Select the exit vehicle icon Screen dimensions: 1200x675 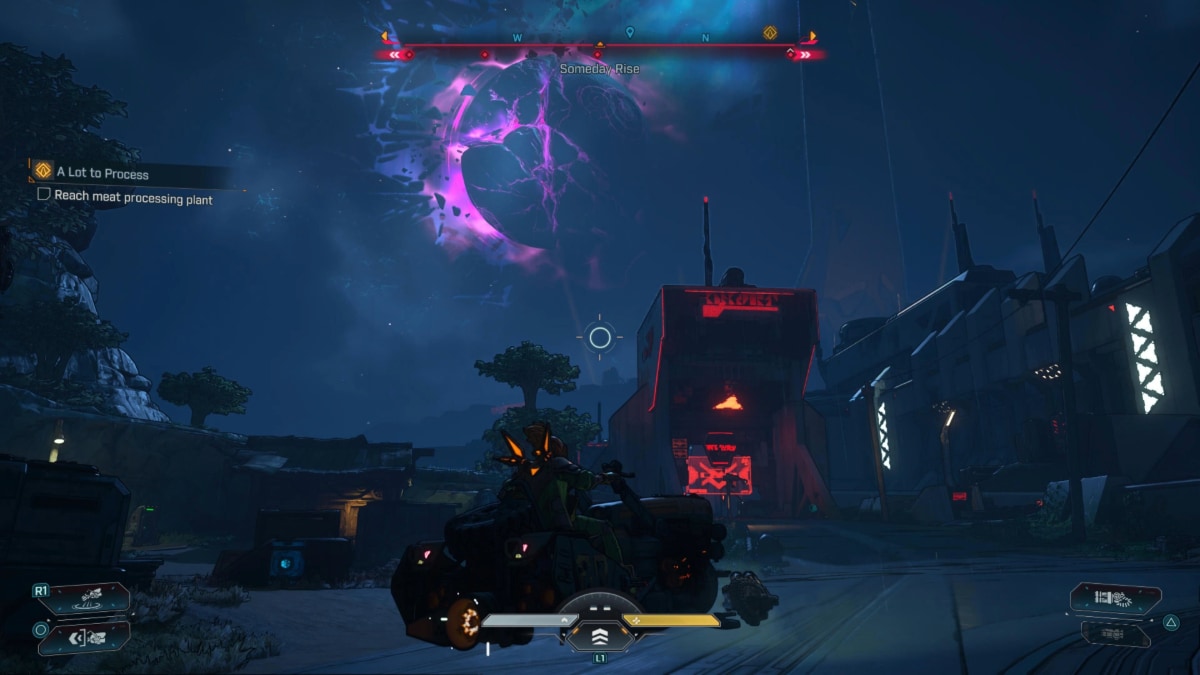(88, 635)
